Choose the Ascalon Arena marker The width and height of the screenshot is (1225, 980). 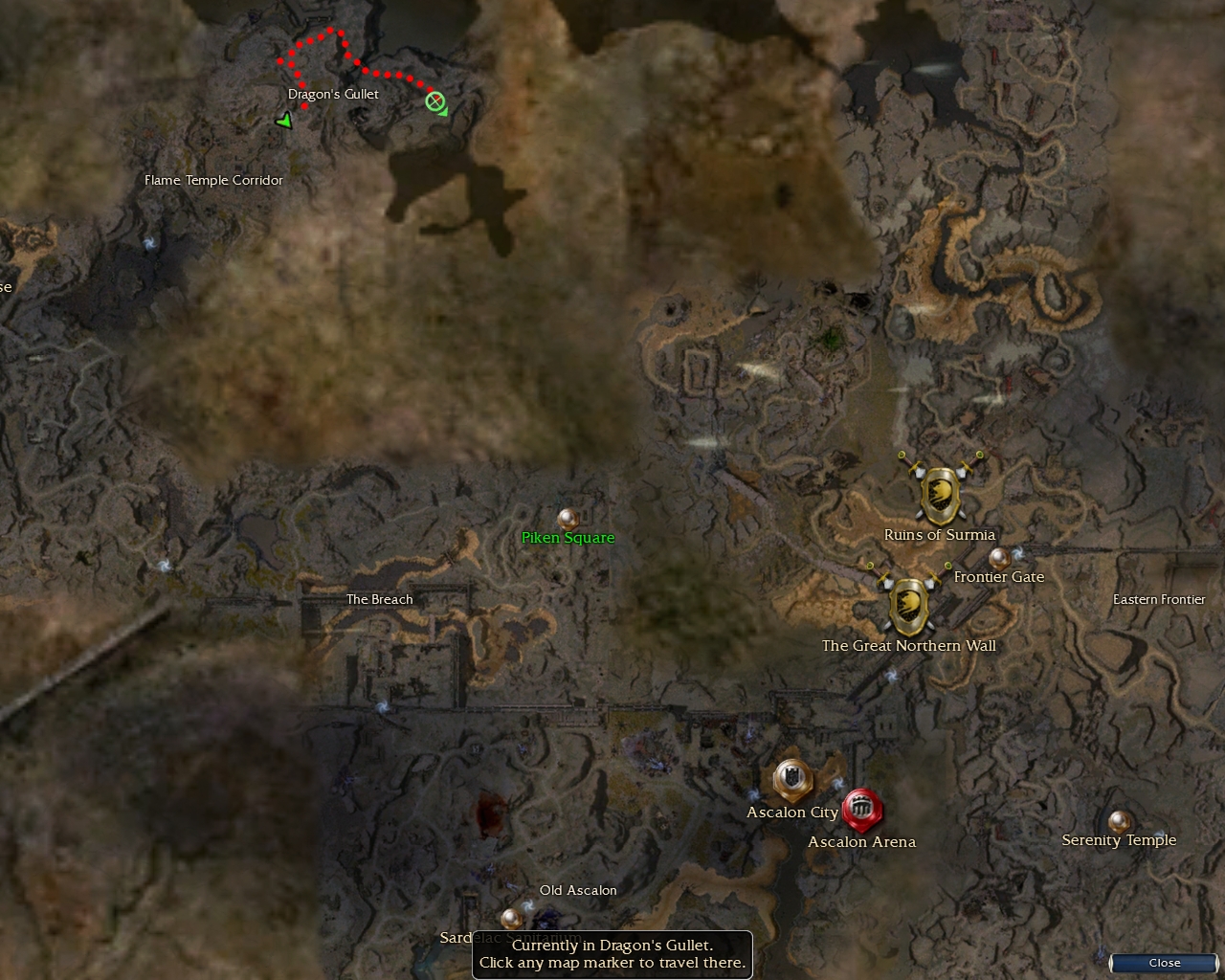pos(861,810)
